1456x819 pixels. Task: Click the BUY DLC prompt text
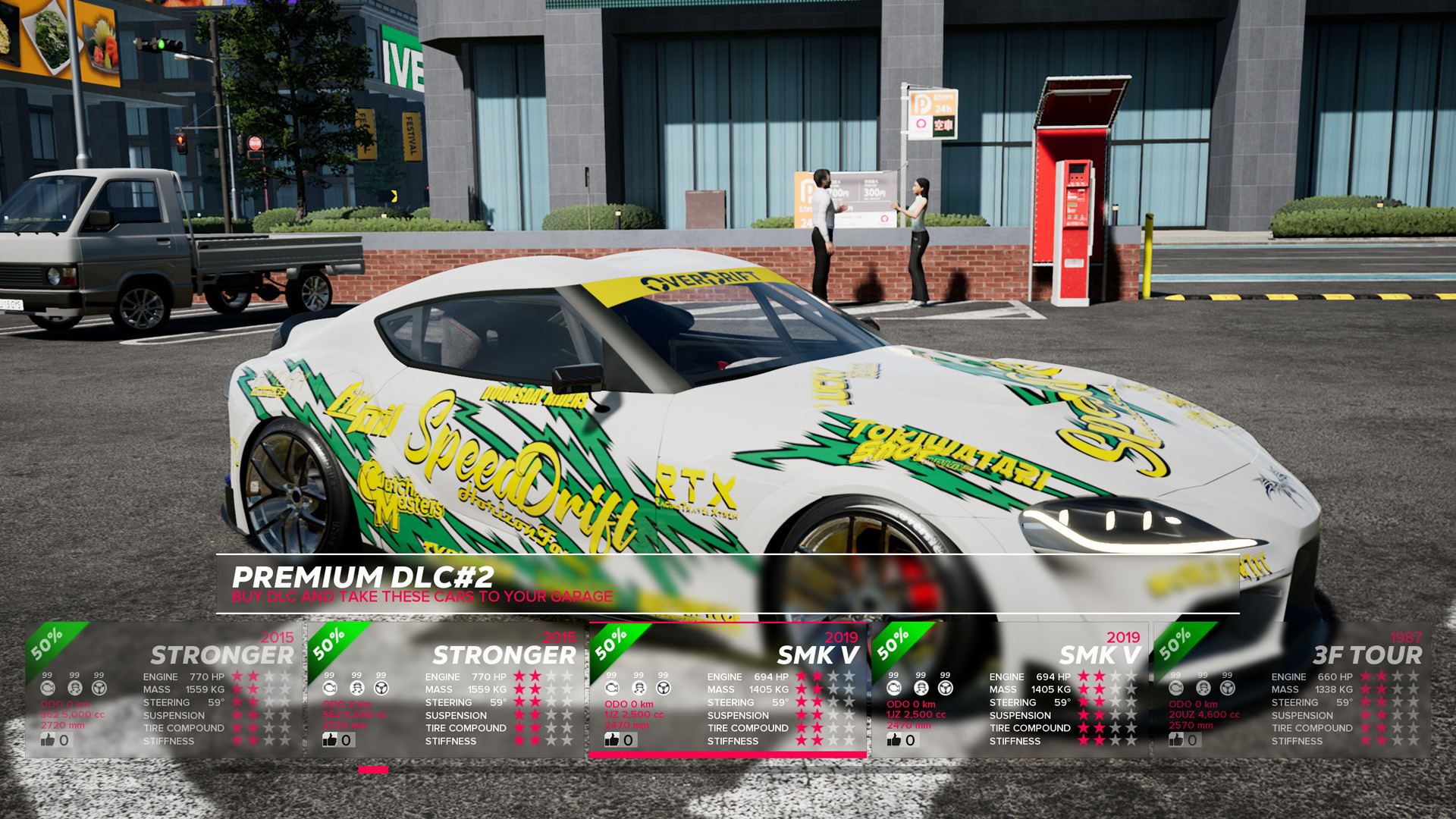point(422,597)
